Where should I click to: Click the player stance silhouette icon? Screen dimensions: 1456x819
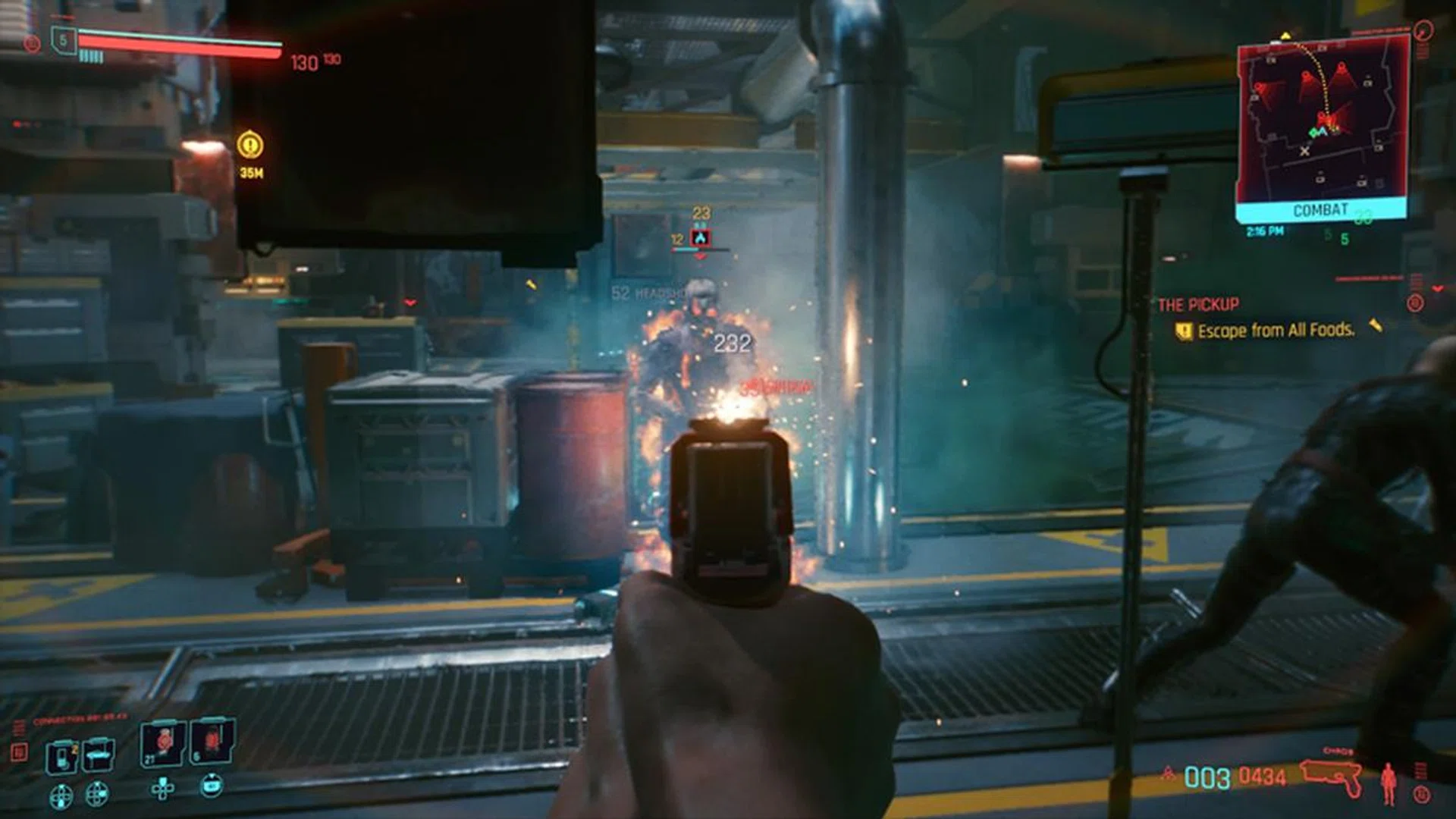click(1389, 782)
